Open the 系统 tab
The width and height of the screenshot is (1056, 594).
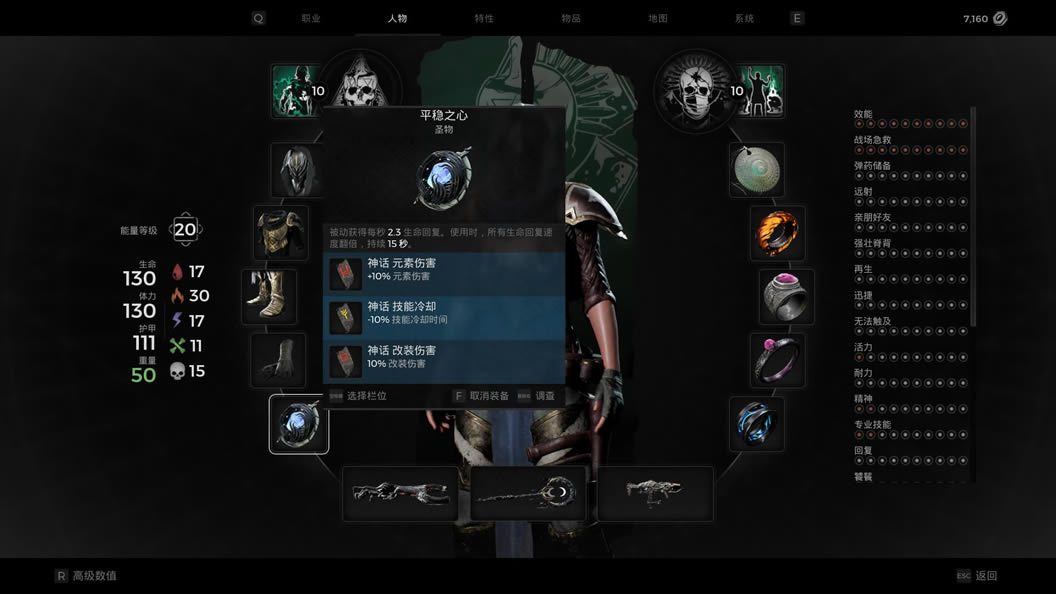[x=744, y=18]
